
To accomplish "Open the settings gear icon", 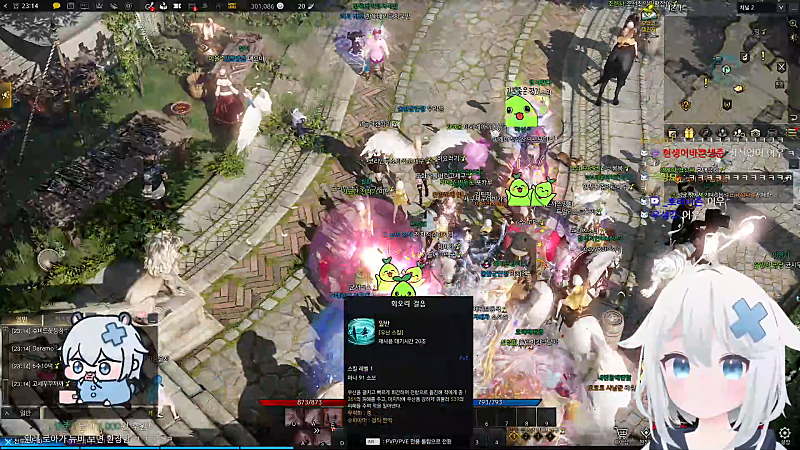I will [x=786, y=433].
